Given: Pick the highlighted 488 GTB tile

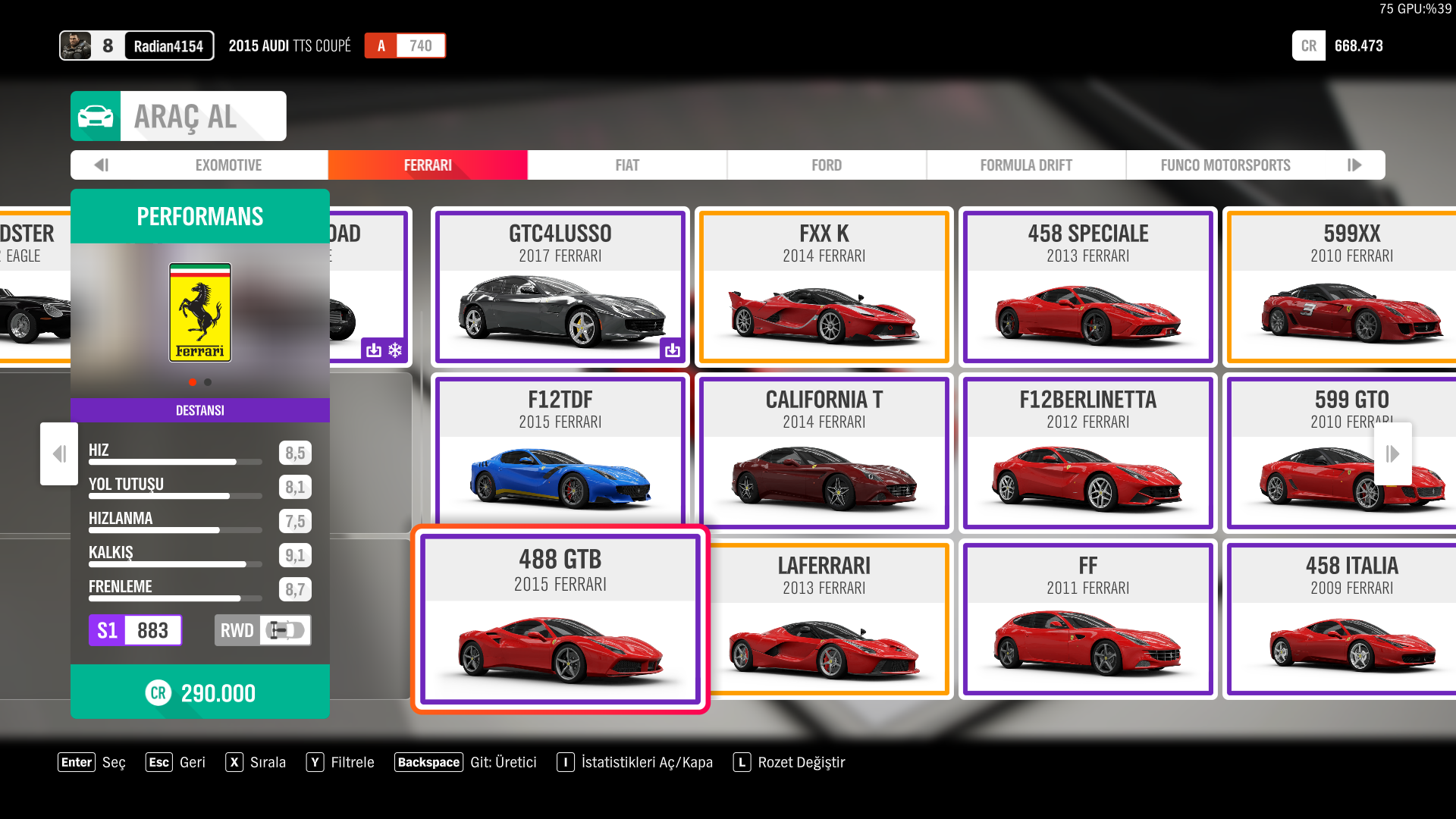Looking at the screenshot, I should [x=560, y=619].
